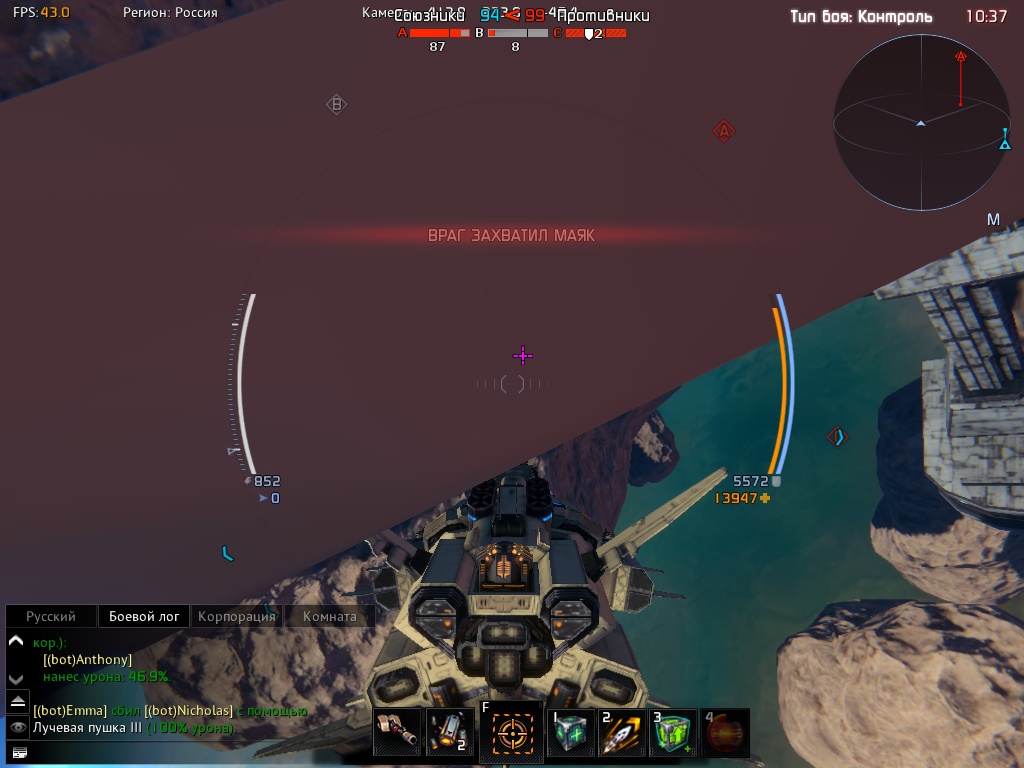The width and height of the screenshot is (1024, 768).
Task: Activate the rocket boost module
Action: coord(622,733)
